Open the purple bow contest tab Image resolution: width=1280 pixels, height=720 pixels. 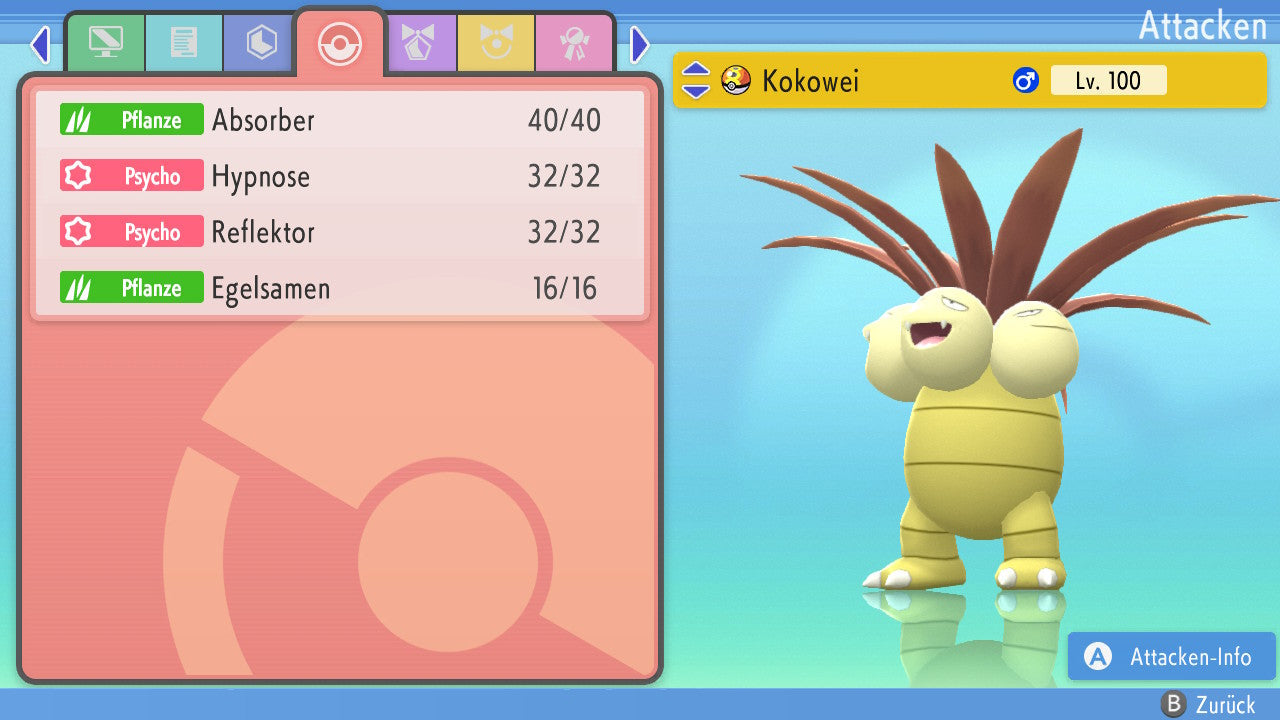[418, 43]
